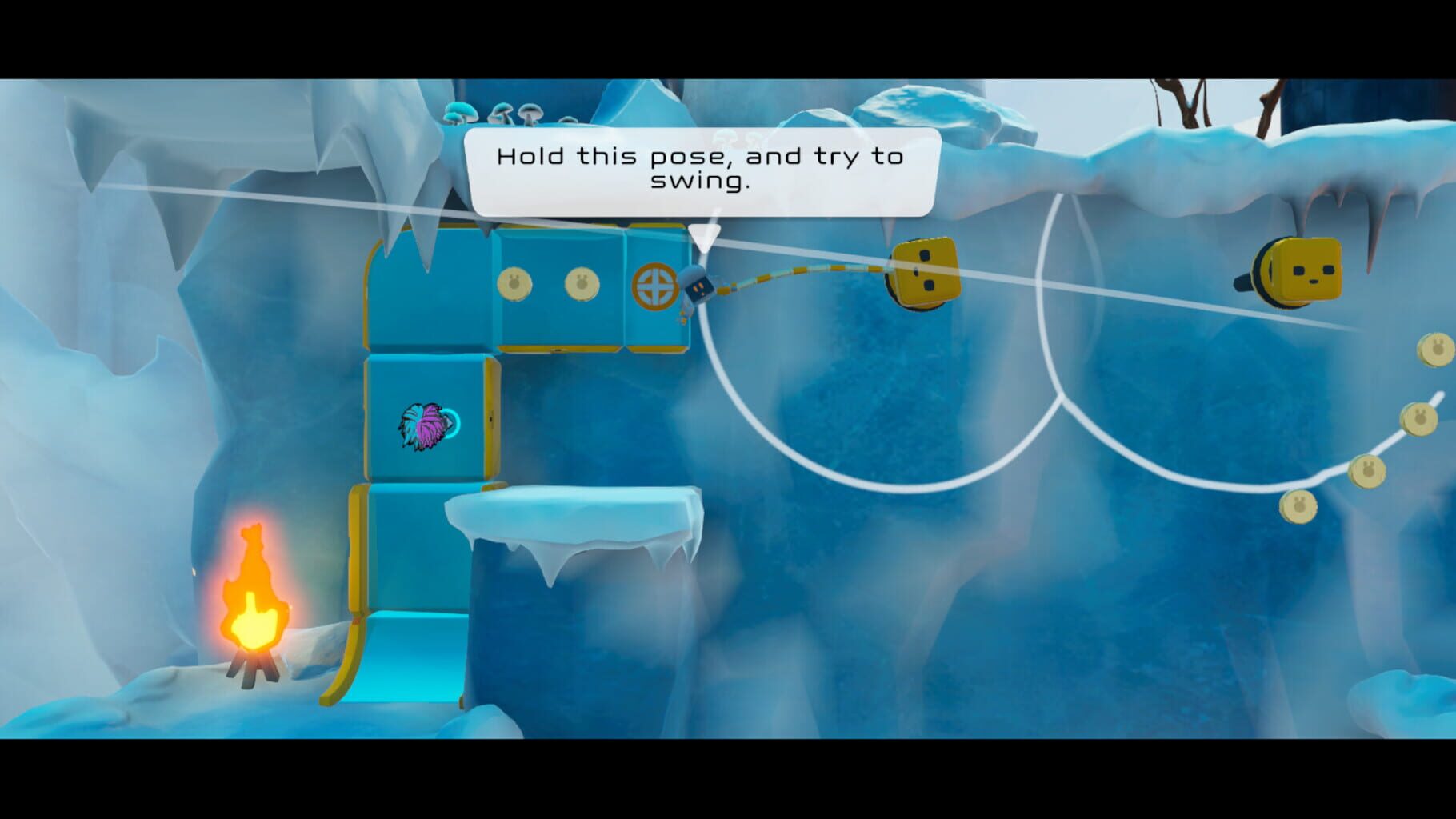Toggle the topmost bunny coin near the right rope

pyautogui.click(x=1436, y=350)
